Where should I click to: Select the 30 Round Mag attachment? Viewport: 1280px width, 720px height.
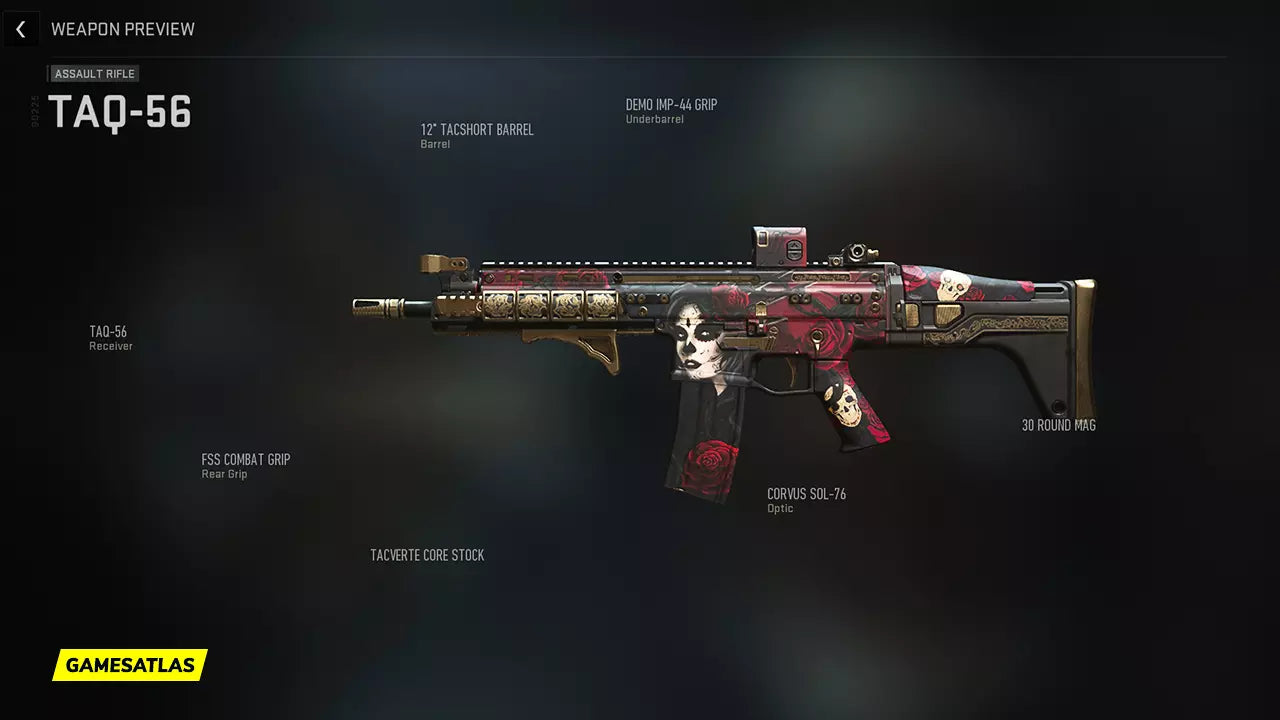pyautogui.click(x=1058, y=426)
